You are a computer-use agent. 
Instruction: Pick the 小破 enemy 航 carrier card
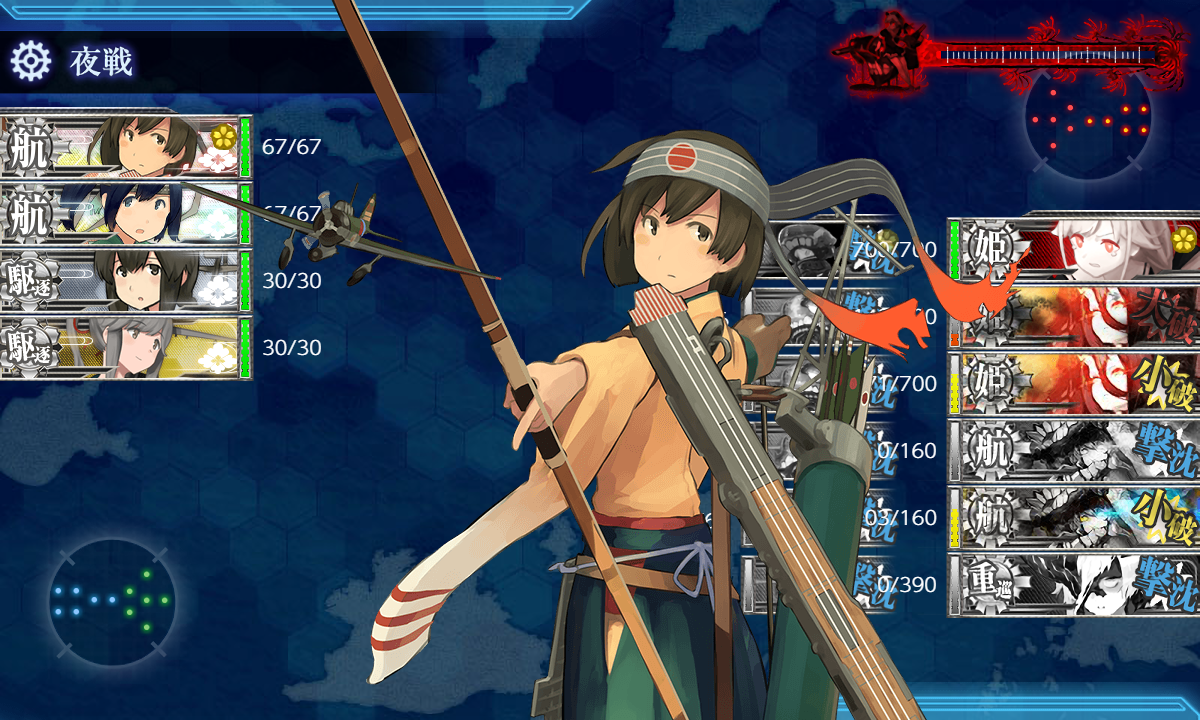pyautogui.click(x=1075, y=517)
